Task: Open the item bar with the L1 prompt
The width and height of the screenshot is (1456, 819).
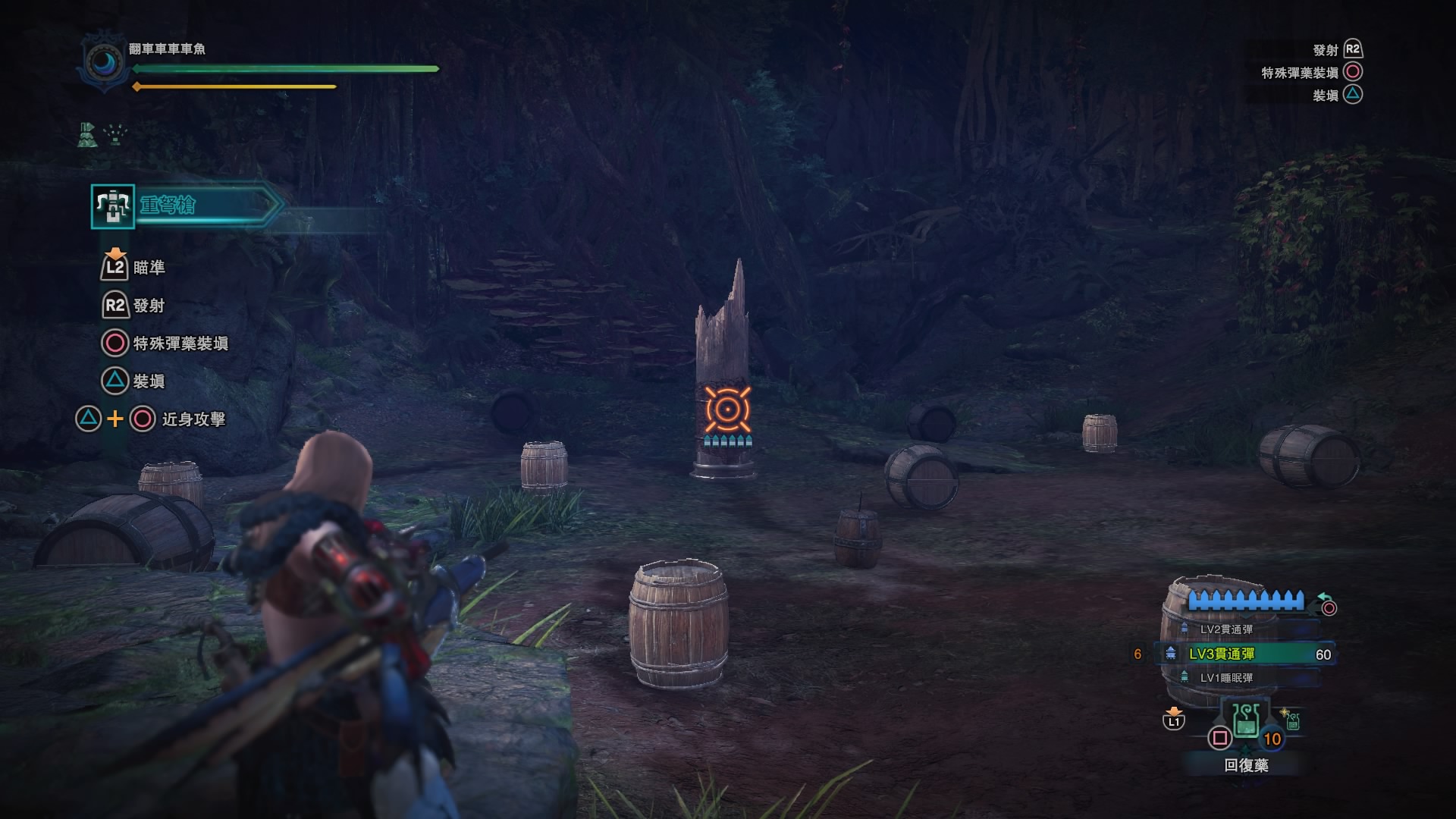Action: tap(1175, 721)
